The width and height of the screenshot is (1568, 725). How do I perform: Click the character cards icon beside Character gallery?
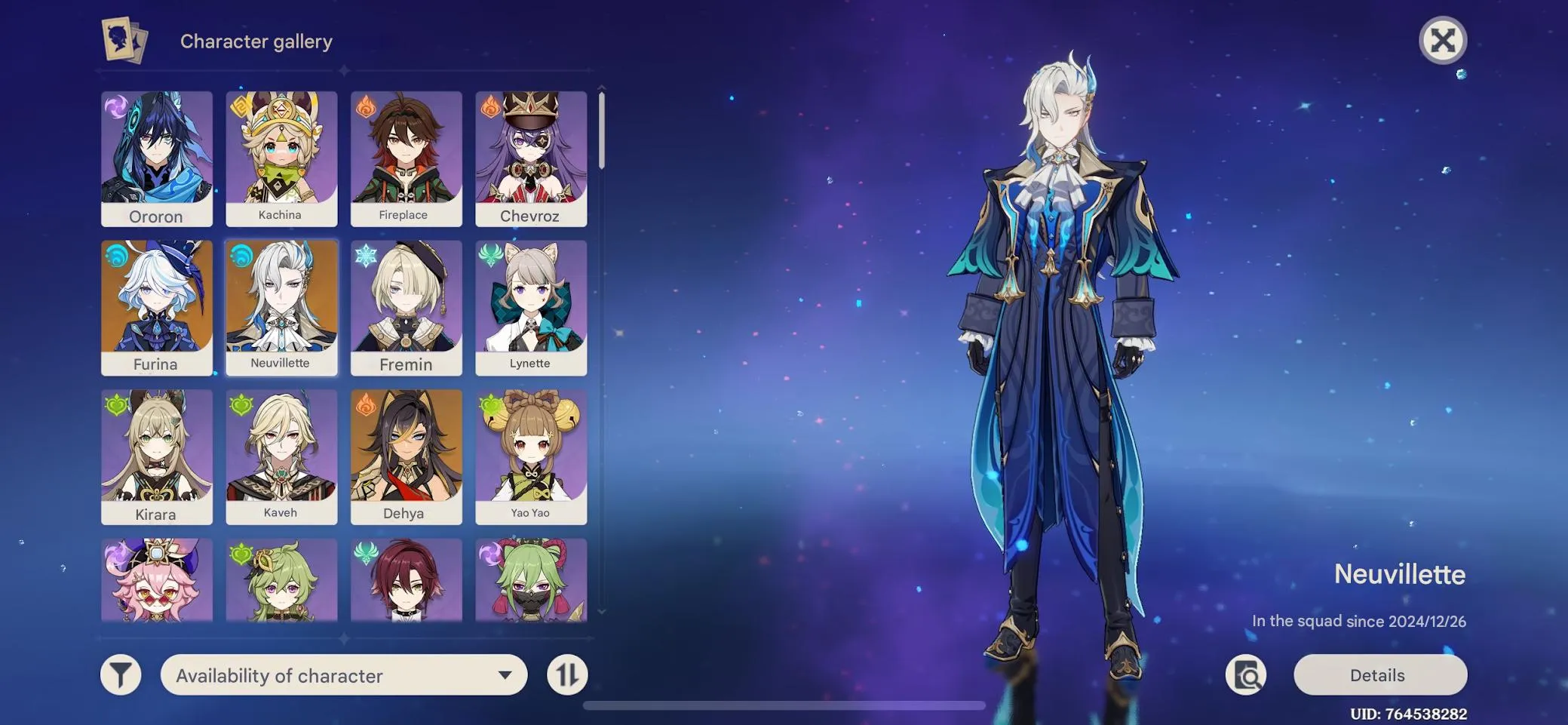(125, 41)
